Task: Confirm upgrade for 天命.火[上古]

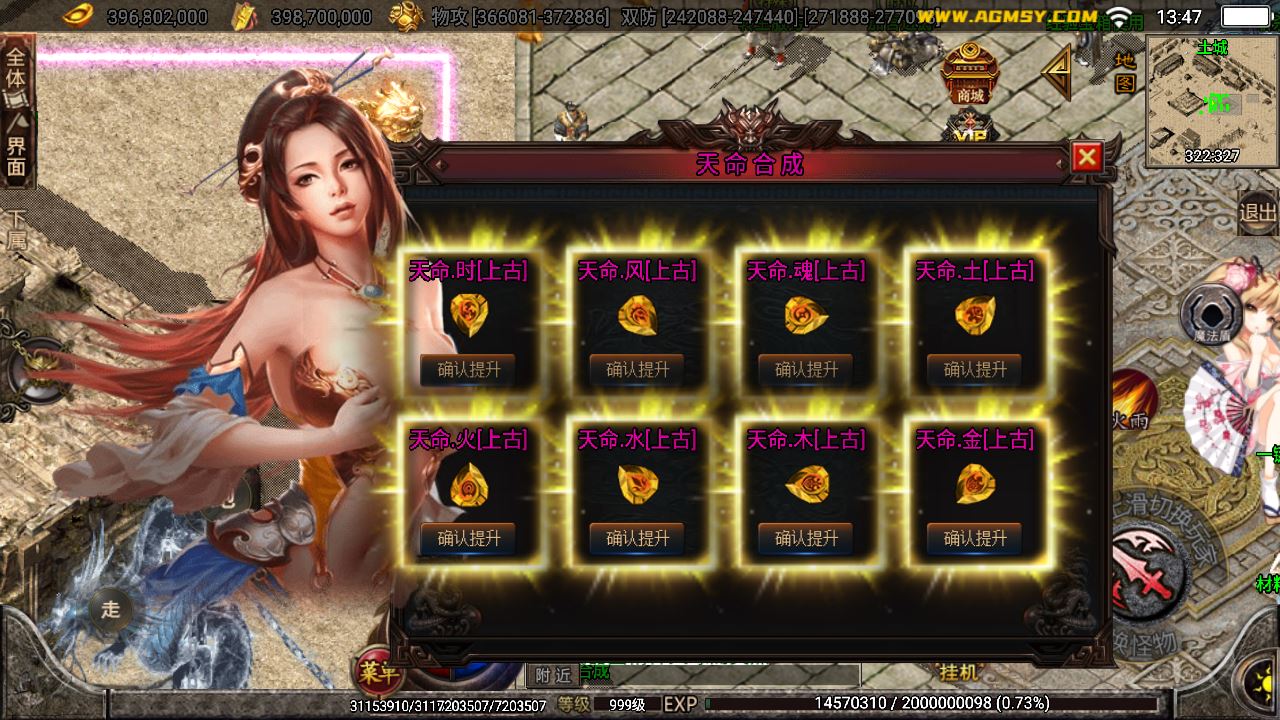Action: pos(468,538)
